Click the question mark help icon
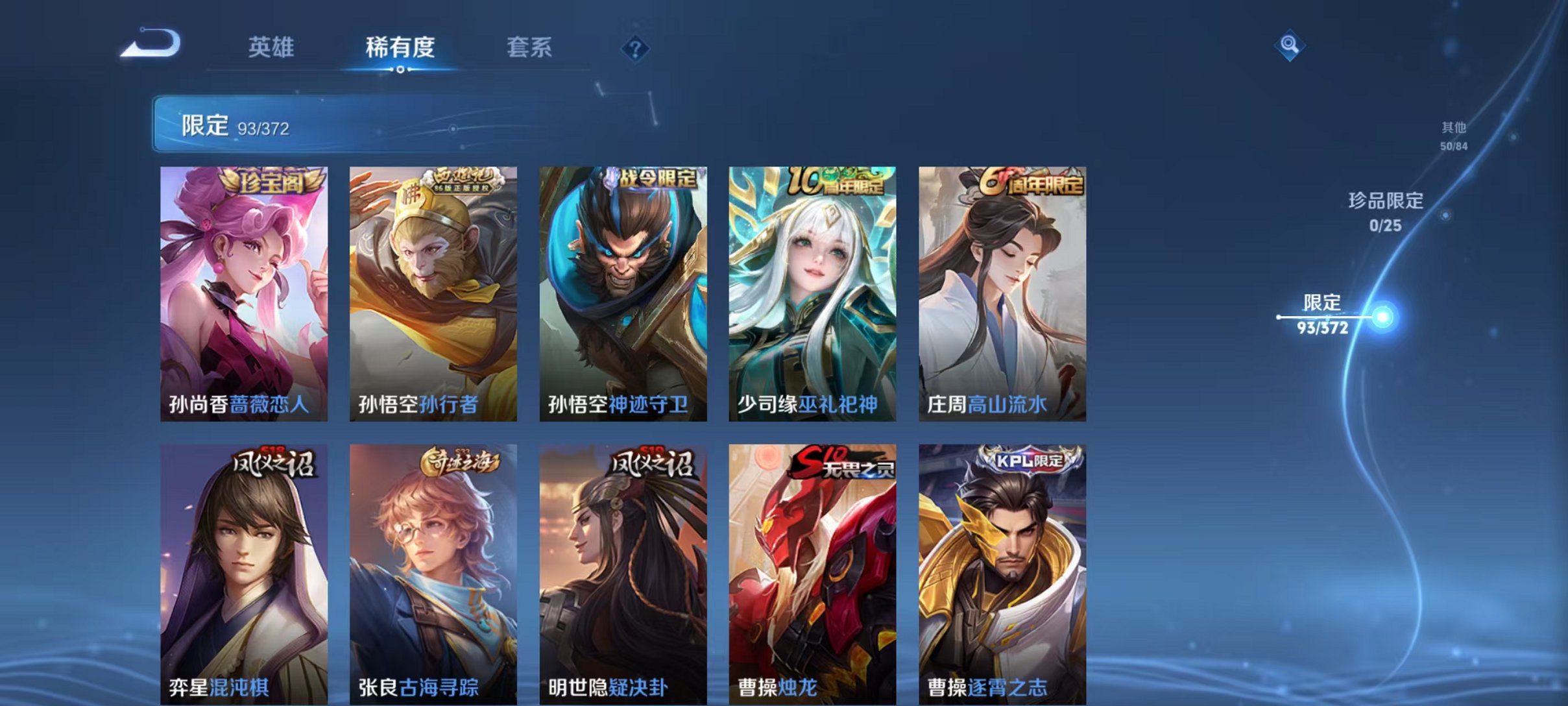1568x706 pixels. coord(636,50)
